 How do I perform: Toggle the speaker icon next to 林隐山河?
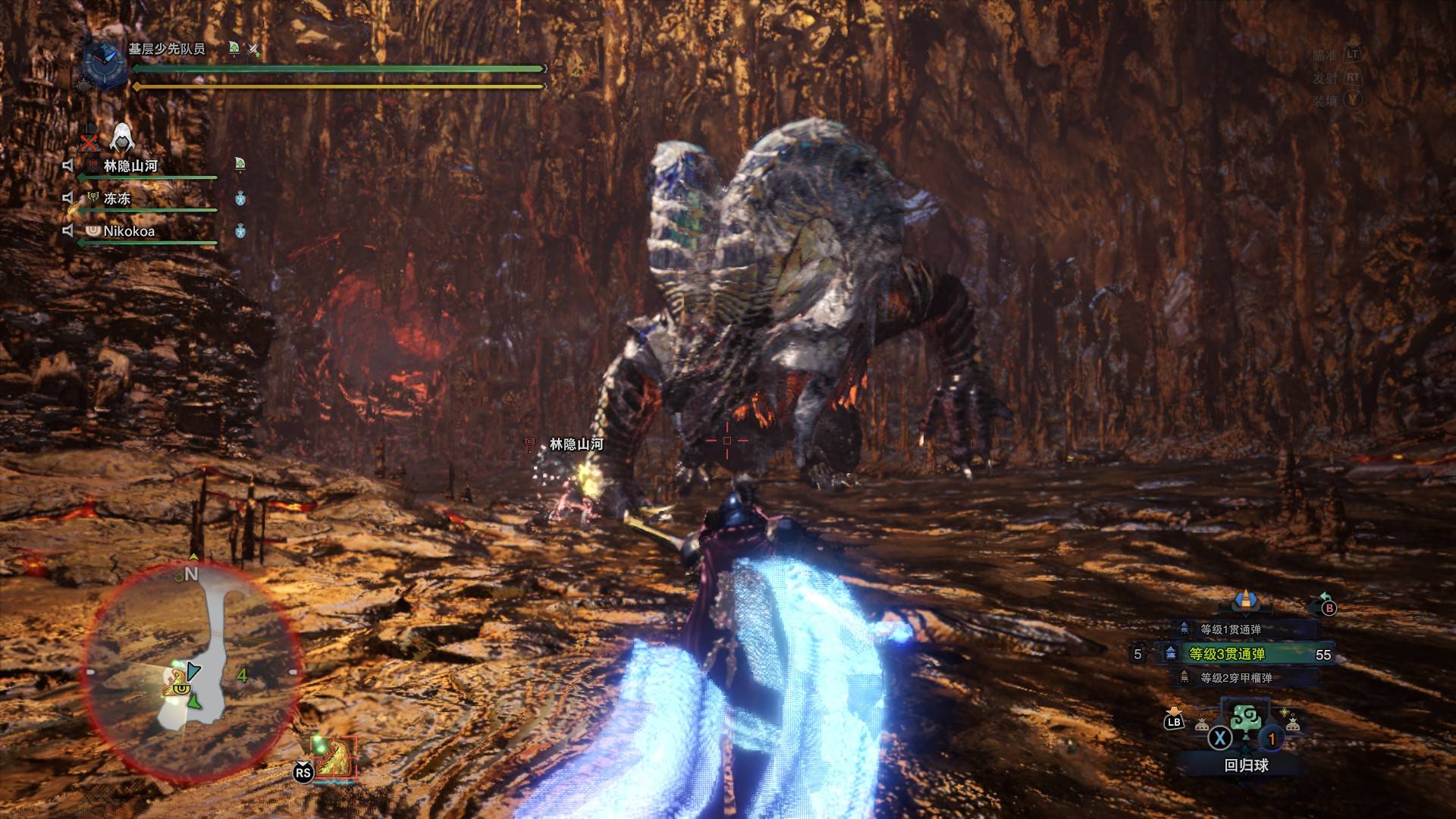click(68, 166)
